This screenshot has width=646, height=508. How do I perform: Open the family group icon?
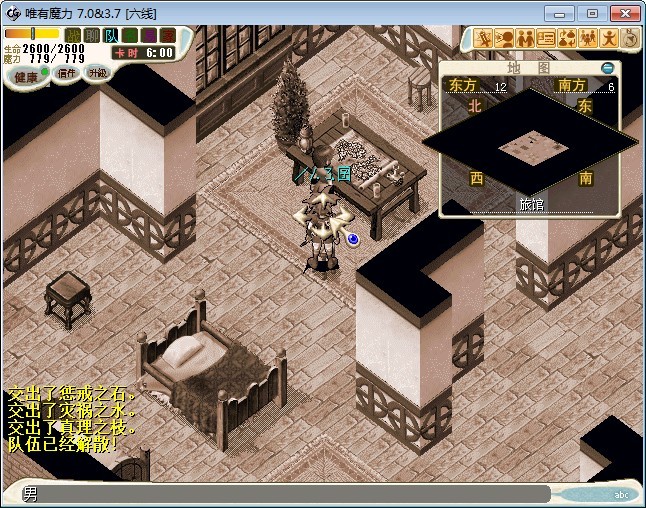588,39
